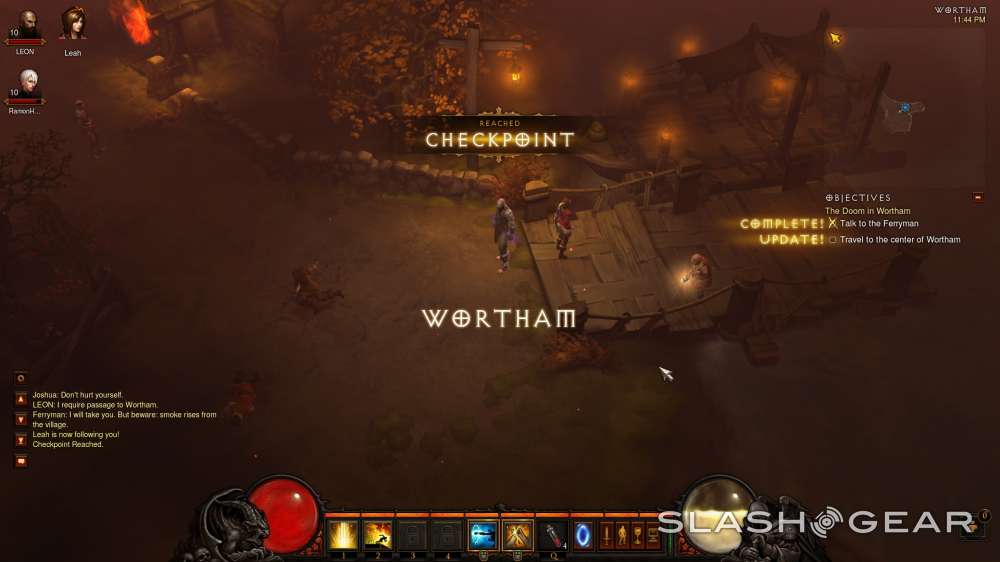Select Leah's follower portrait
Screen dimensions: 1000x562
(73, 24)
